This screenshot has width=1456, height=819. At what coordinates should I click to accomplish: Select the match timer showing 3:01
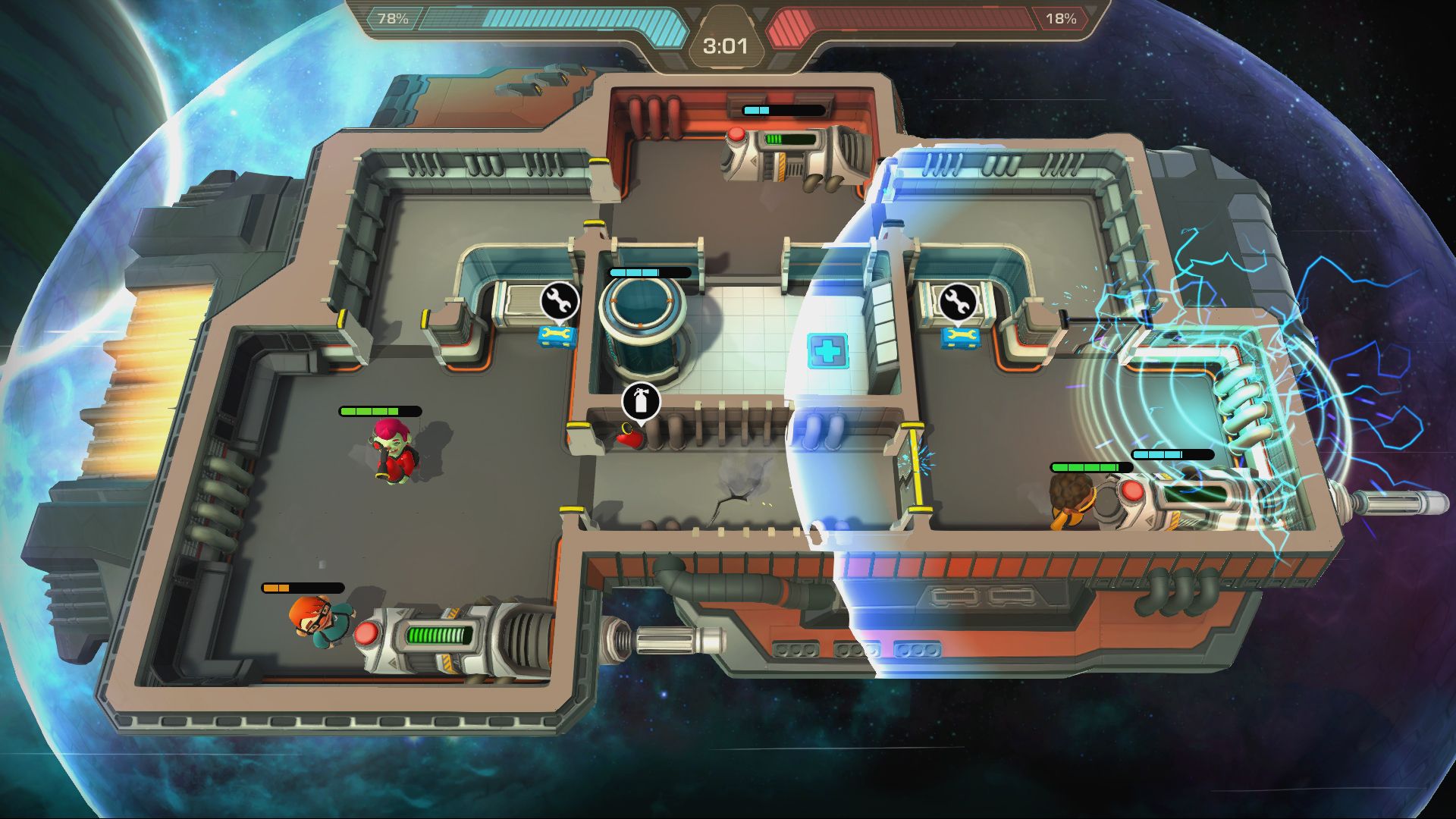(726, 45)
